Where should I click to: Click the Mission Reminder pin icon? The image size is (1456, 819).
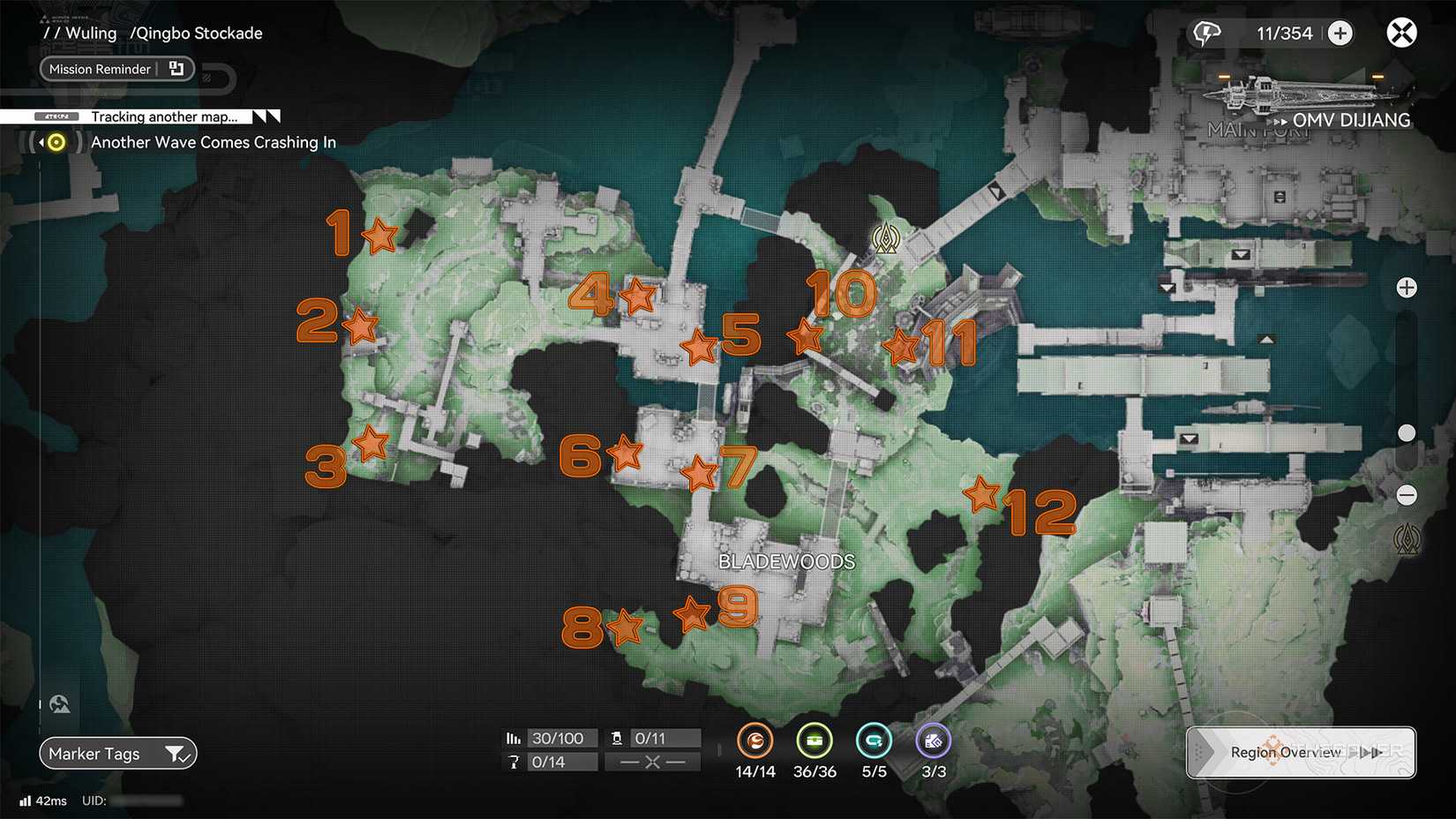[176, 68]
